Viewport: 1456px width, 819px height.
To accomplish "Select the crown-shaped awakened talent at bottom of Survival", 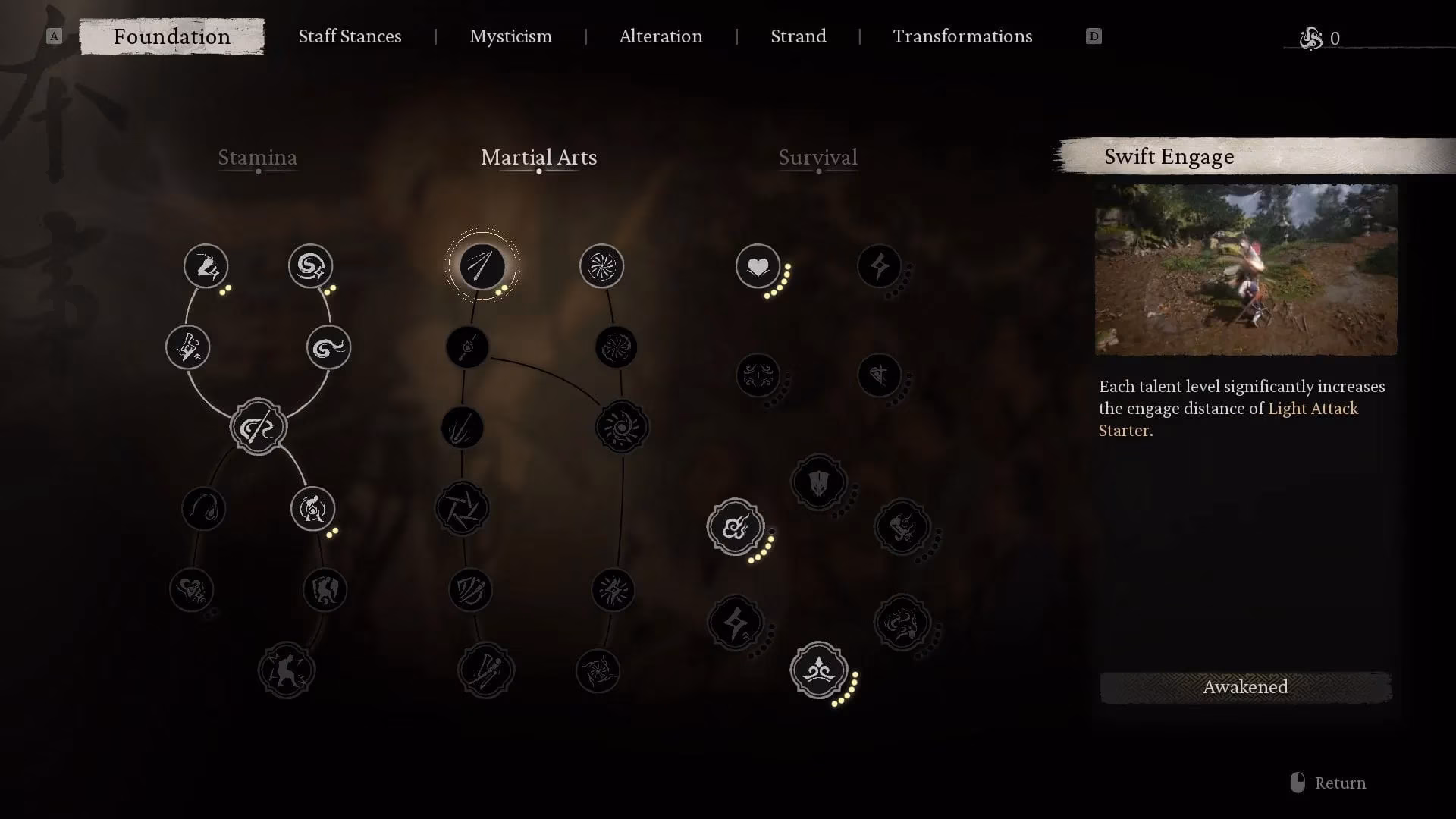I will (x=819, y=671).
